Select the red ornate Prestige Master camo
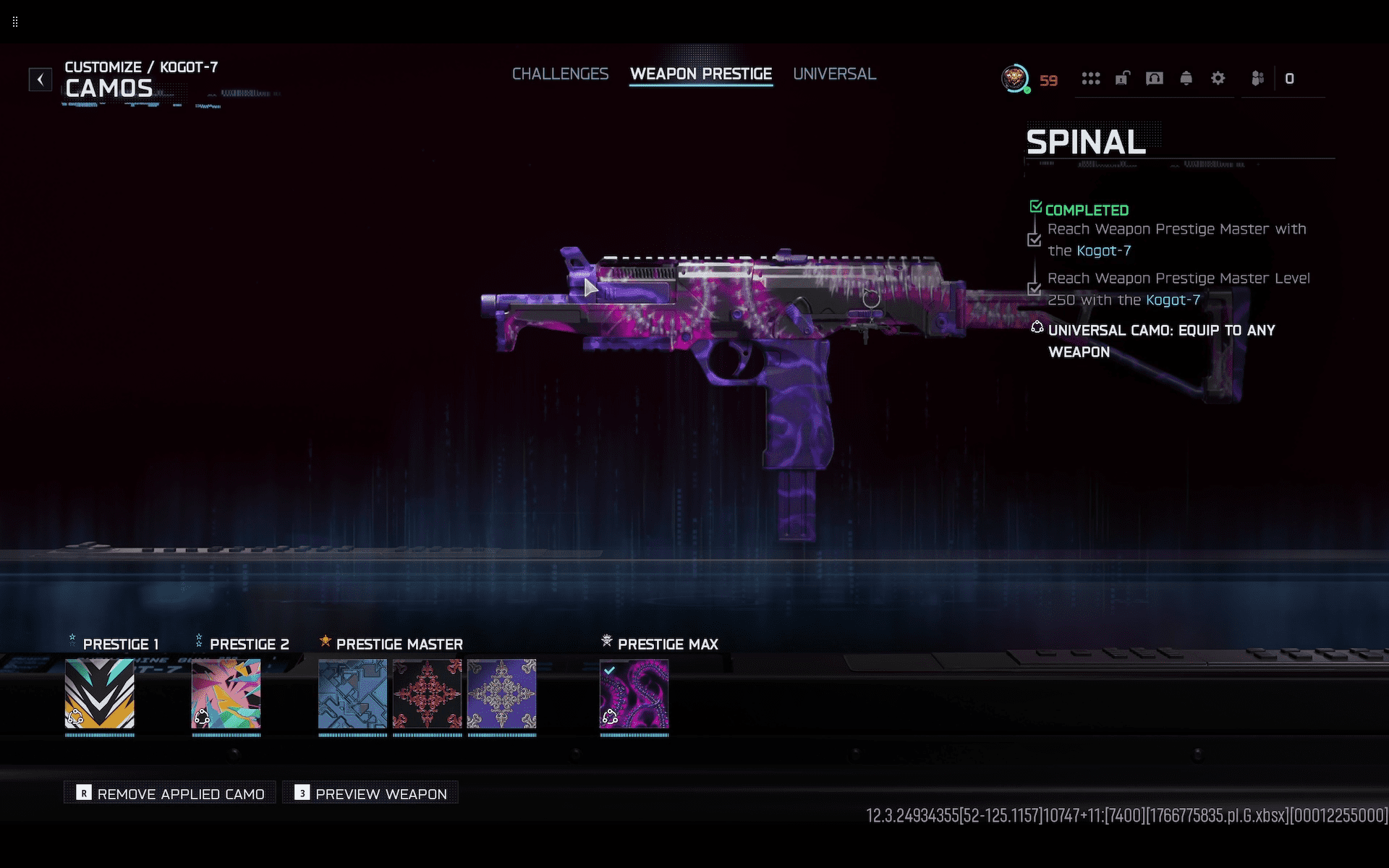 click(427, 694)
